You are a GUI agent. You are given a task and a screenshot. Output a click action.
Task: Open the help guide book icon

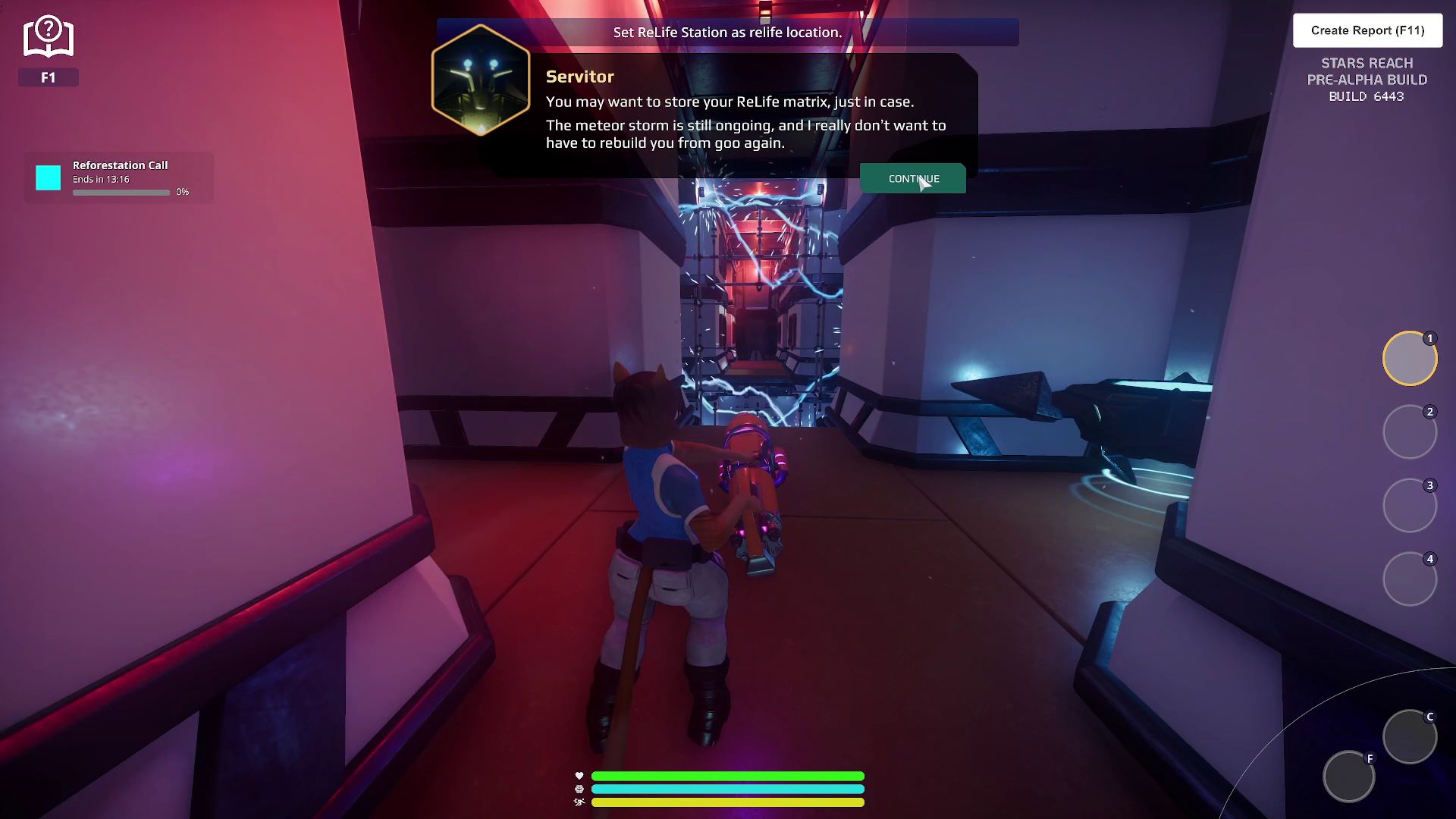point(48,38)
